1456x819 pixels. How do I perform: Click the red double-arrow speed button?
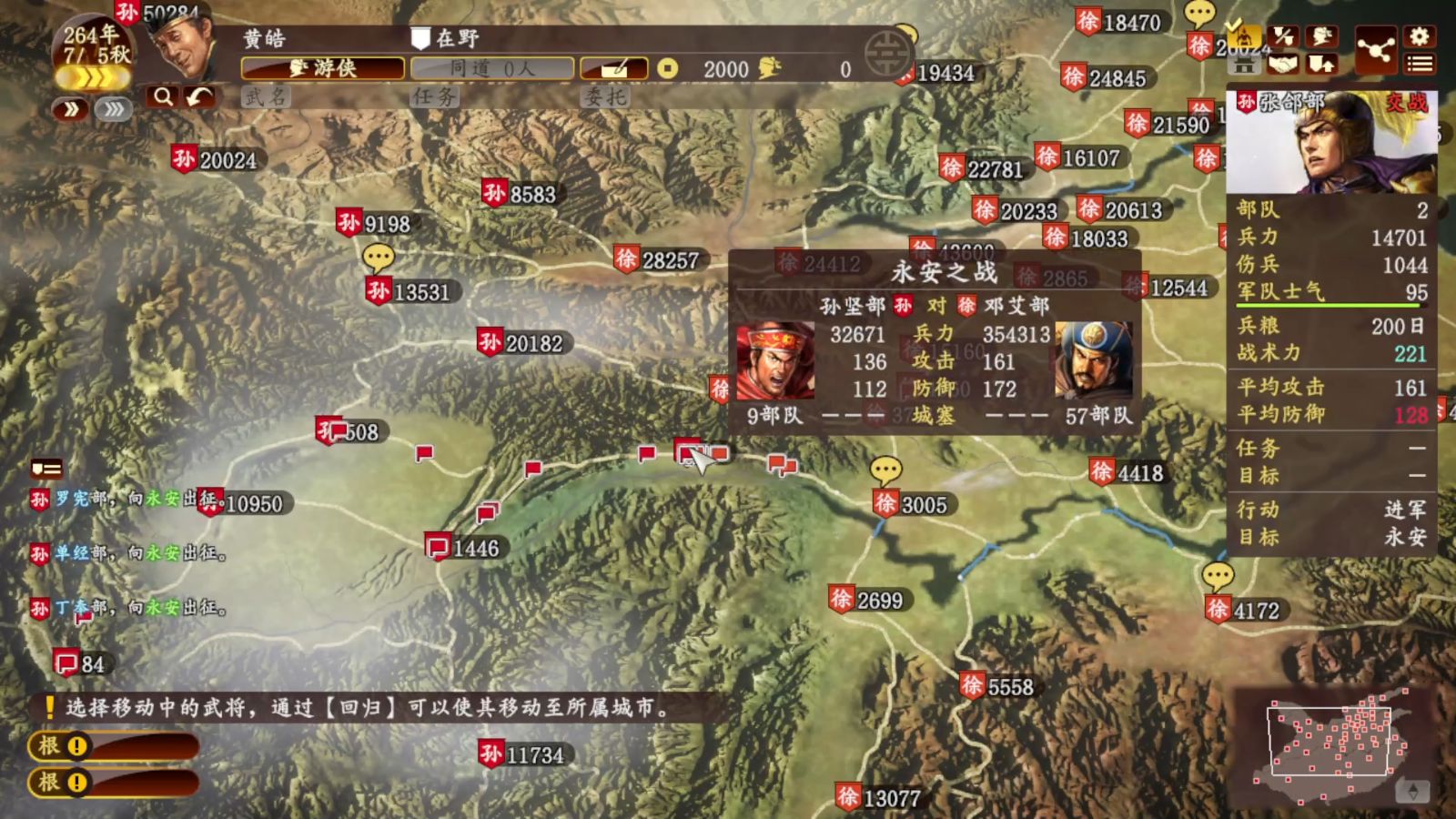coord(70,110)
